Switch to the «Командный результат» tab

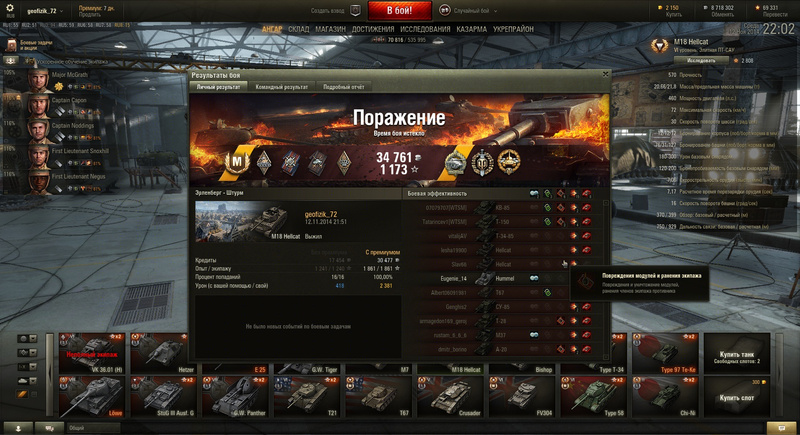click(x=282, y=87)
